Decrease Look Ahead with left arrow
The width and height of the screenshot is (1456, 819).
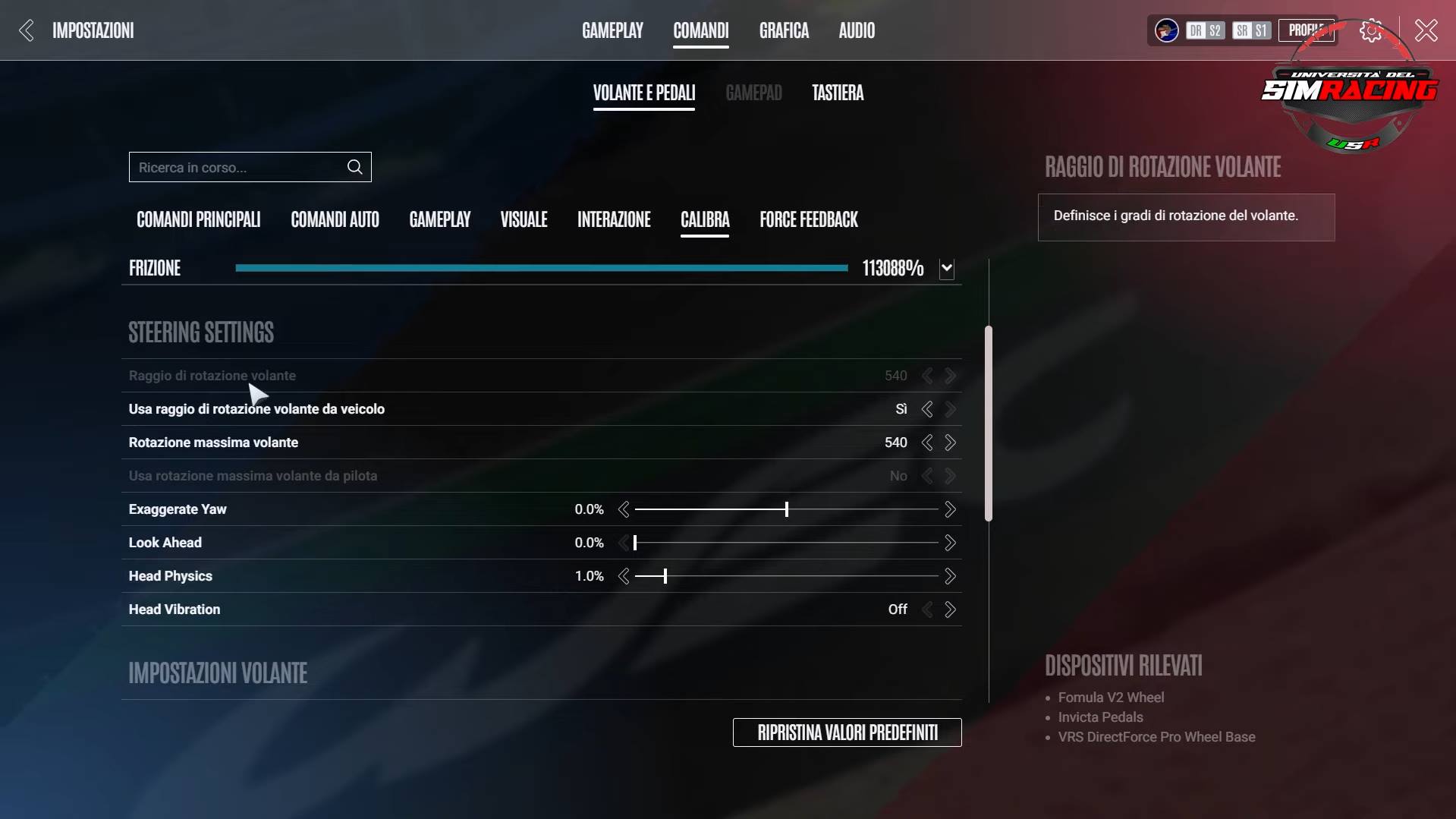click(x=624, y=543)
